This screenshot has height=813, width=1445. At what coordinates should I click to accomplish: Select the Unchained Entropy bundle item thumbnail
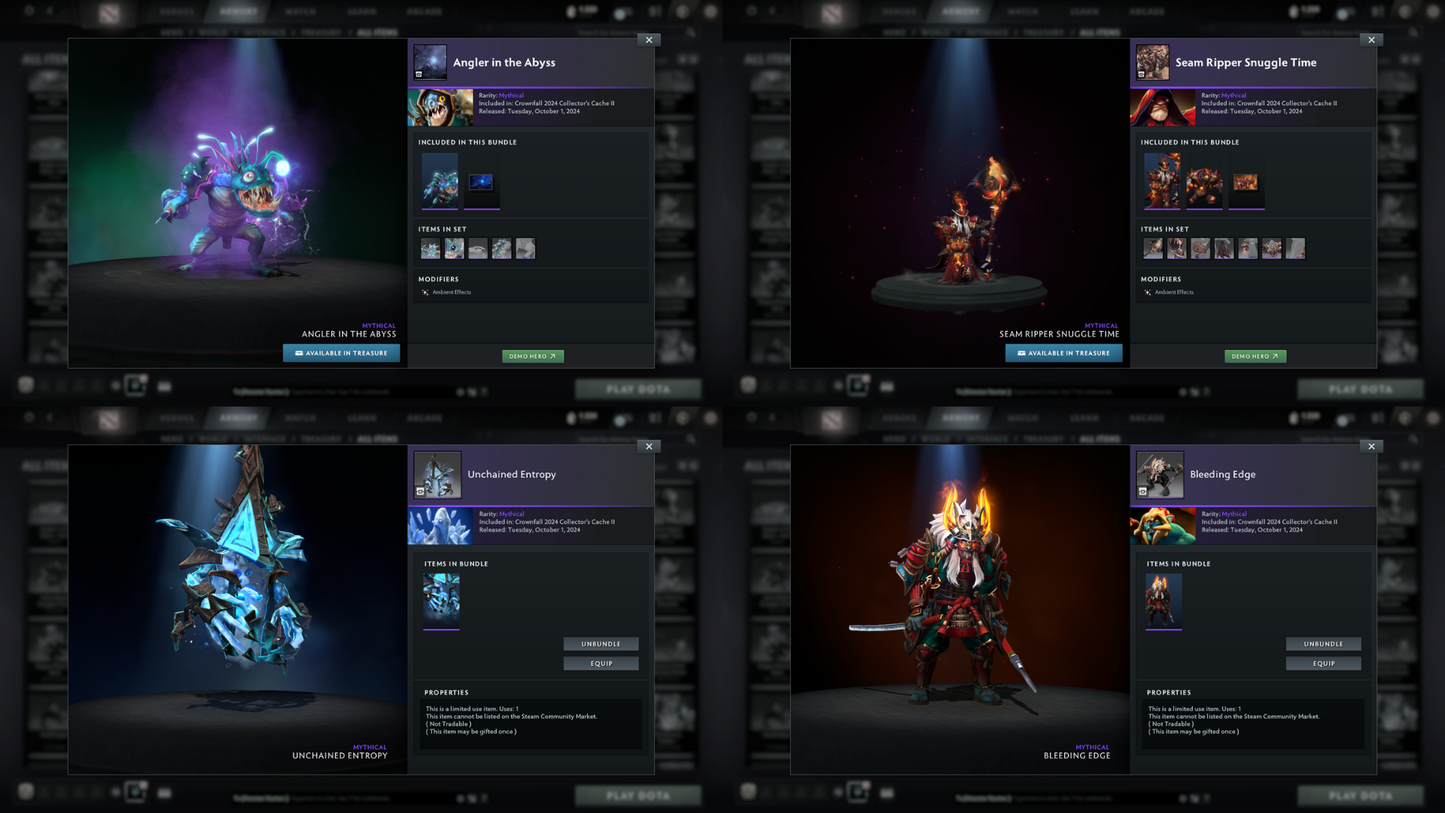[441, 600]
